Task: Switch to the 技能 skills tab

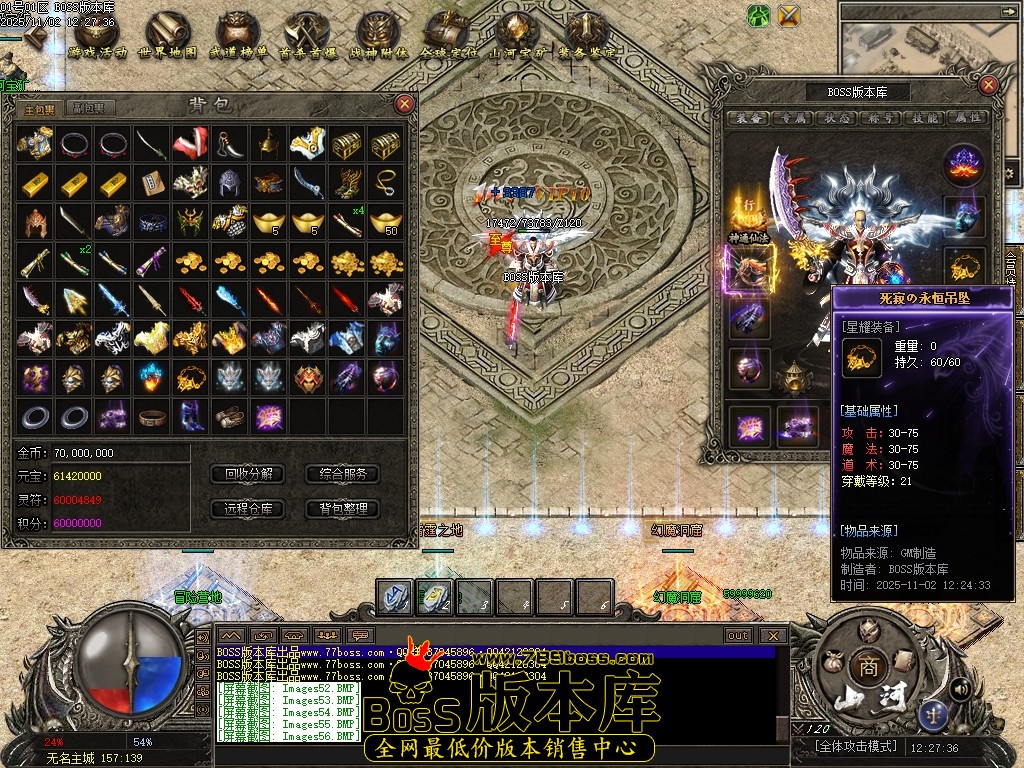Action: [924, 118]
